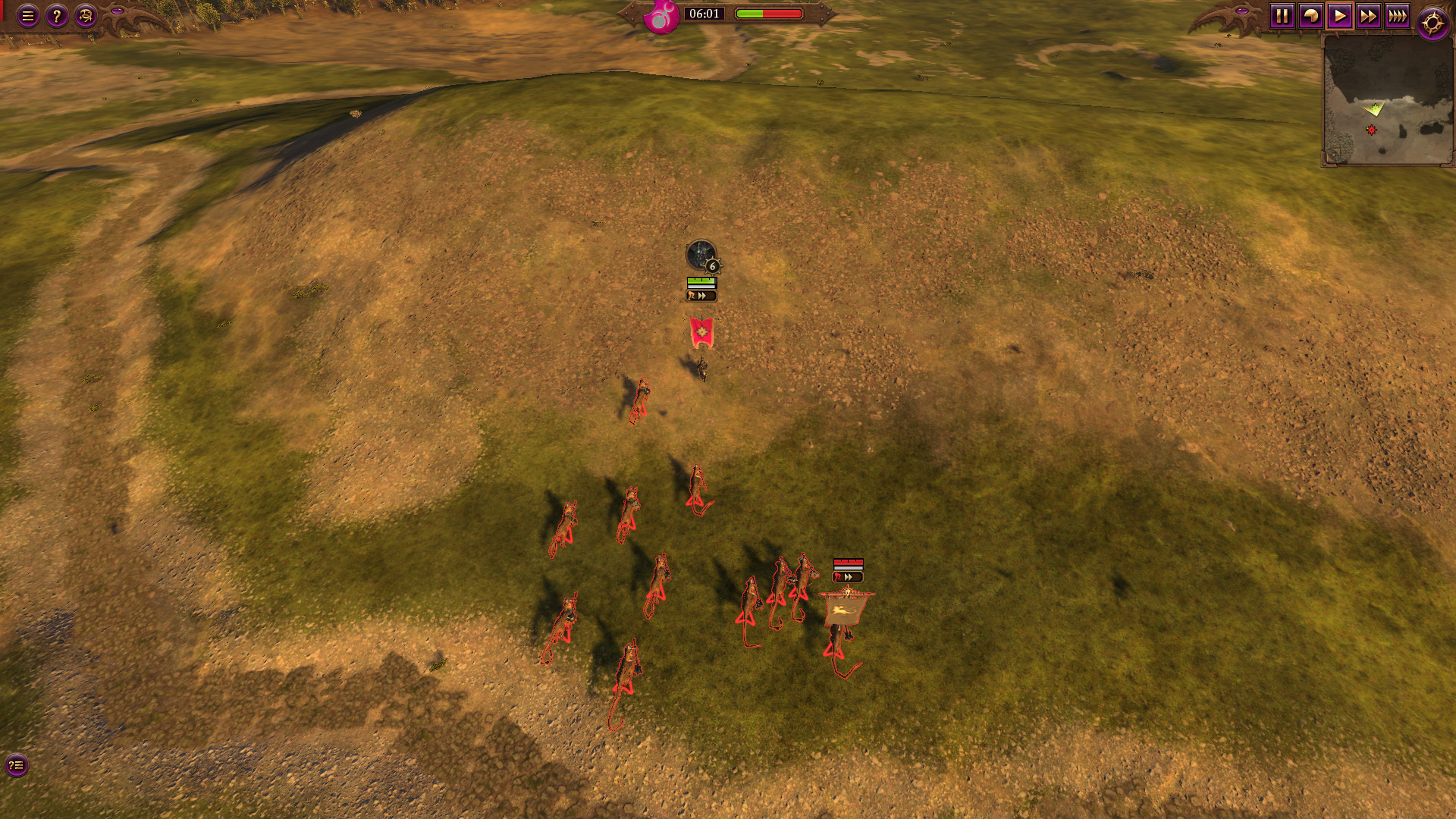Click the replay rewind control

click(x=1310, y=14)
